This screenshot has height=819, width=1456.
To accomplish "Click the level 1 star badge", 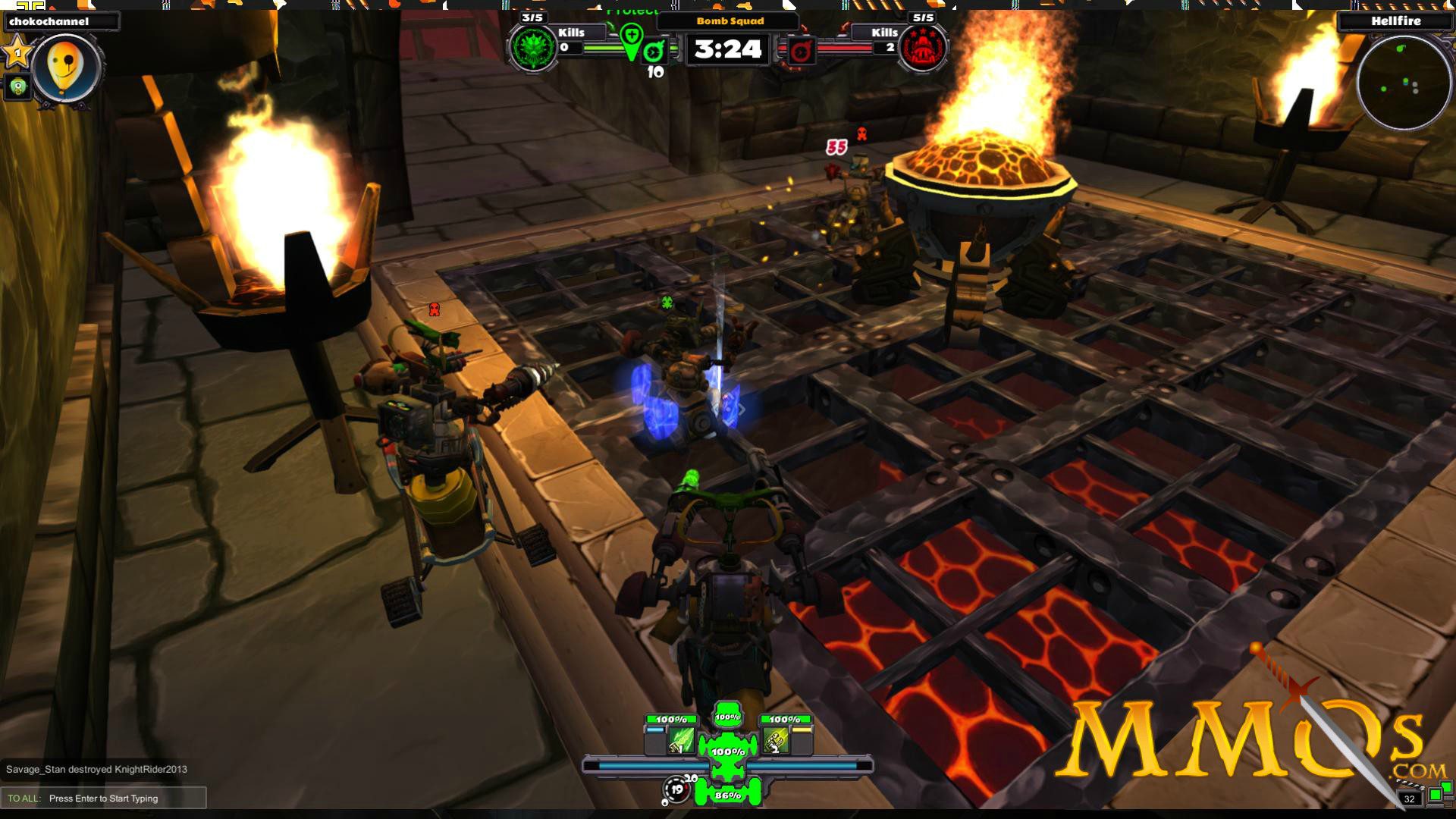I will [17, 53].
